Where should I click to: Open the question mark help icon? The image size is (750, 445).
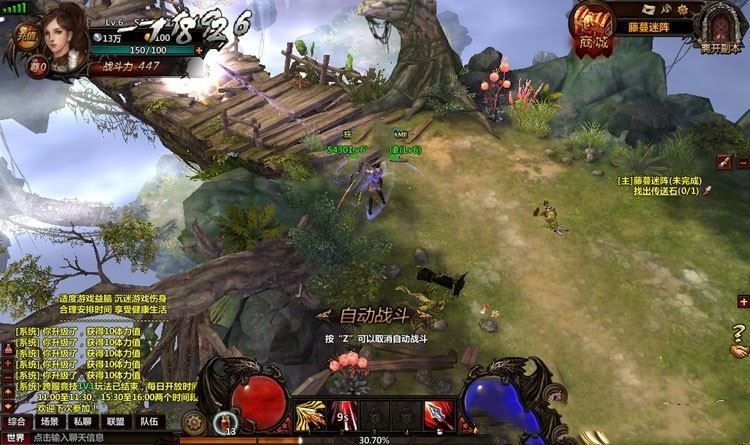tap(739, 333)
